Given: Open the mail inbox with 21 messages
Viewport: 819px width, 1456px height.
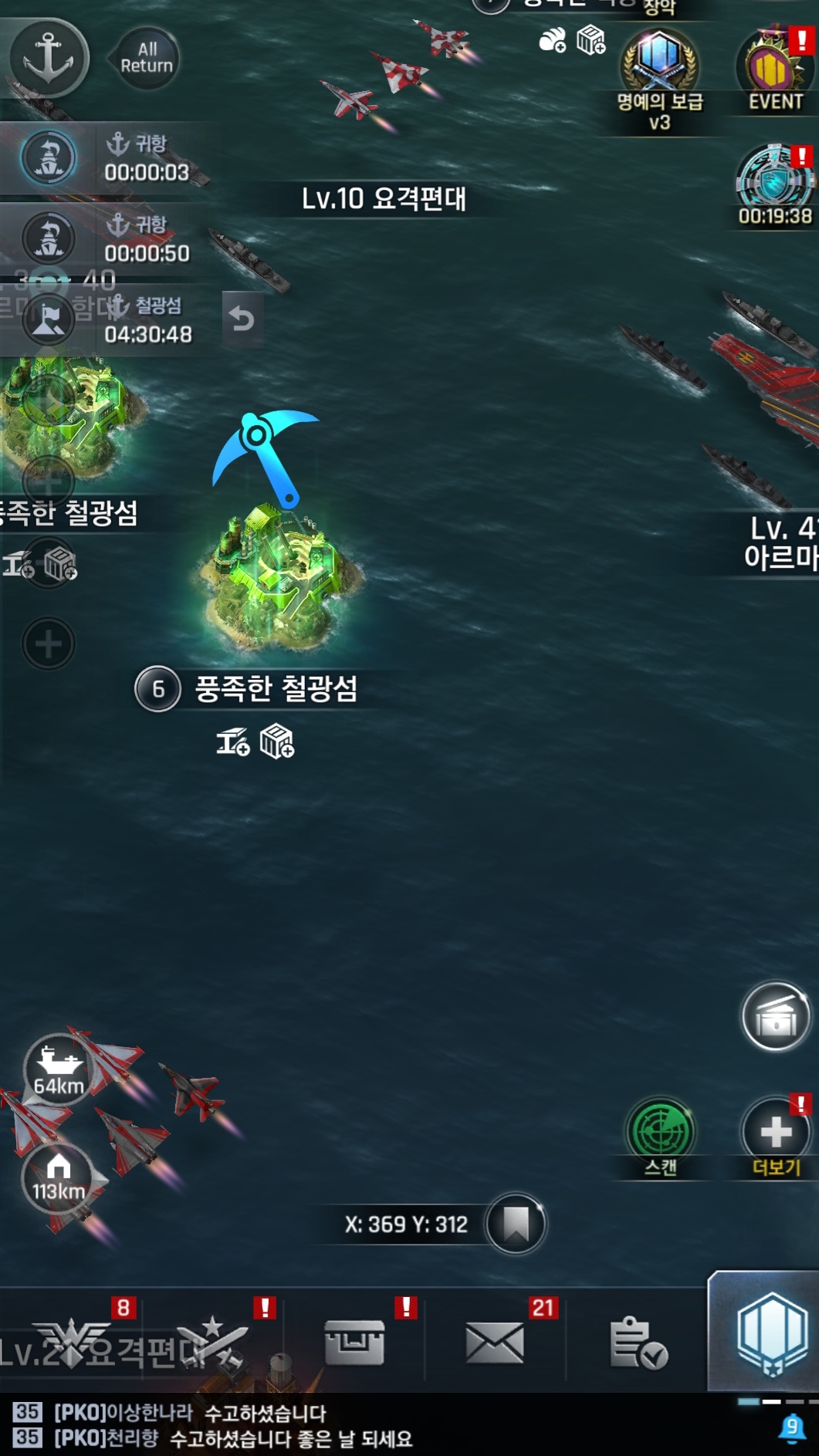Looking at the screenshot, I should (495, 1342).
